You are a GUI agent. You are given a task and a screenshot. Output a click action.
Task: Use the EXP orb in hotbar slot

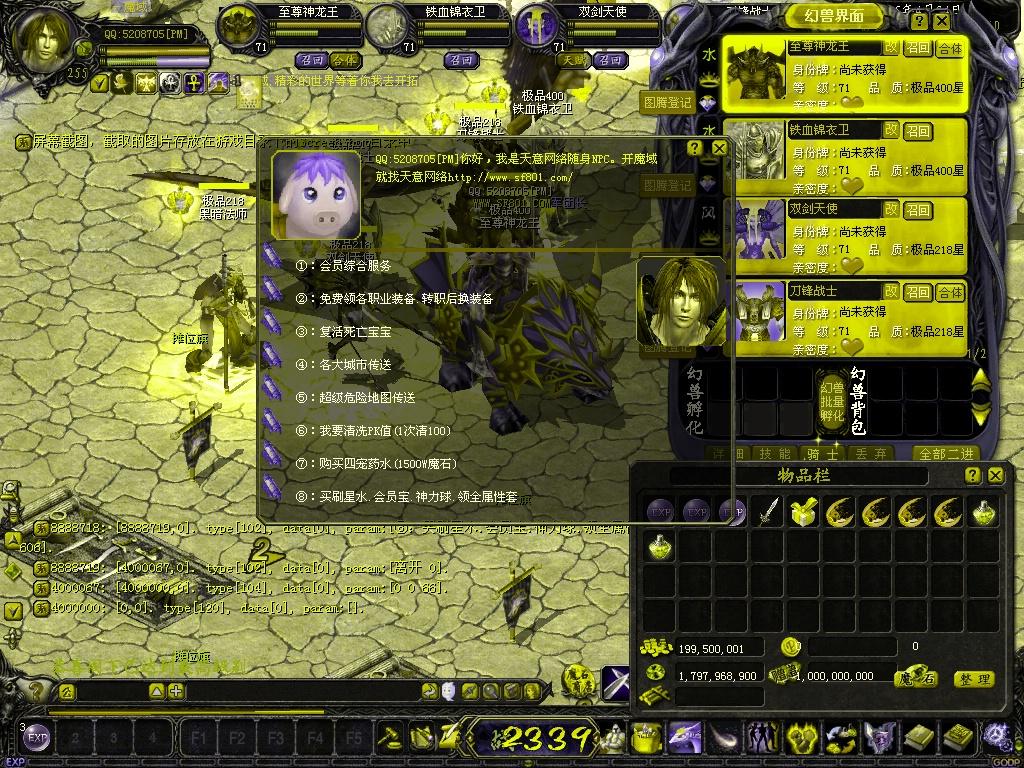click(37, 738)
